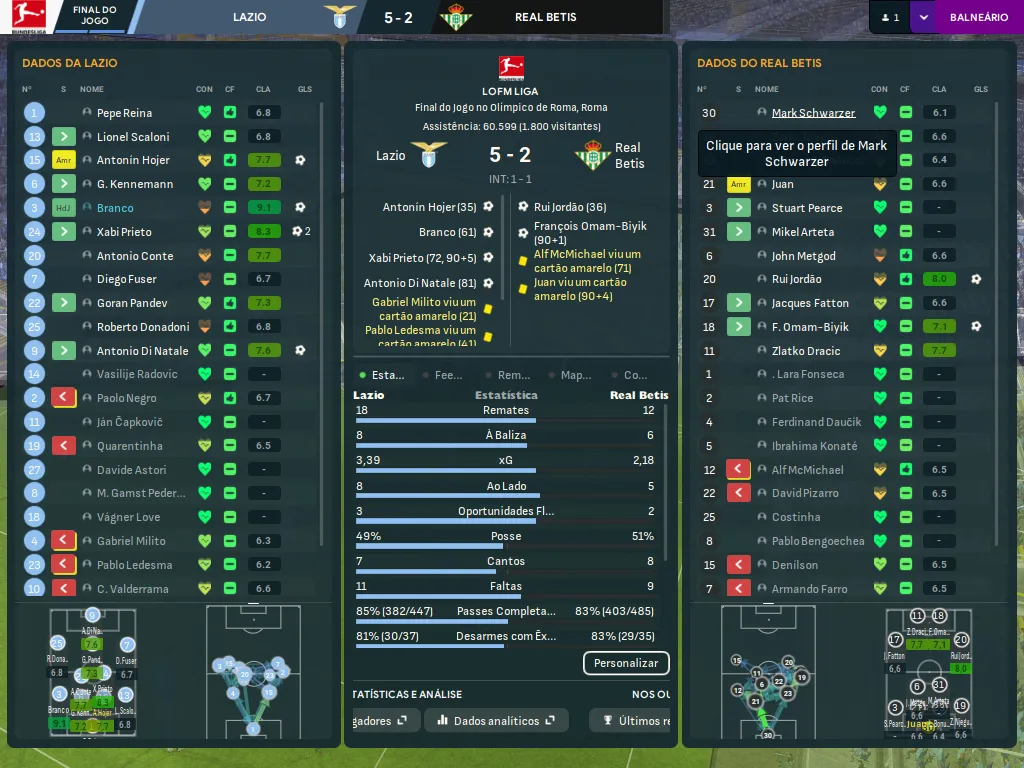Show Zlatko Dracic's profile
Image resolution: width=1024 pixels, height=768 pixels.
(805, 351)
